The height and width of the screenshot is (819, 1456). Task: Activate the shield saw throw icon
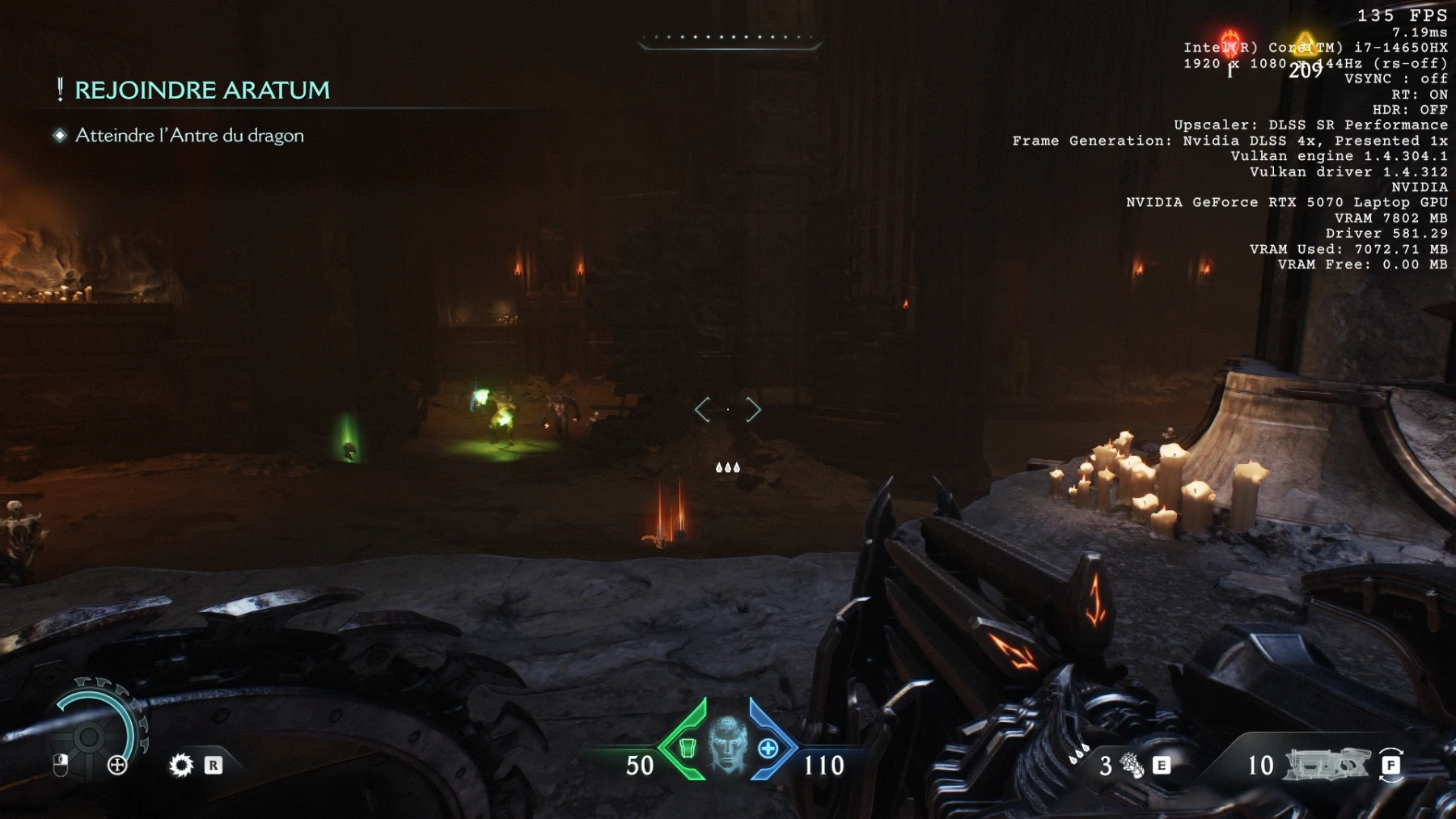coord(181,765)
